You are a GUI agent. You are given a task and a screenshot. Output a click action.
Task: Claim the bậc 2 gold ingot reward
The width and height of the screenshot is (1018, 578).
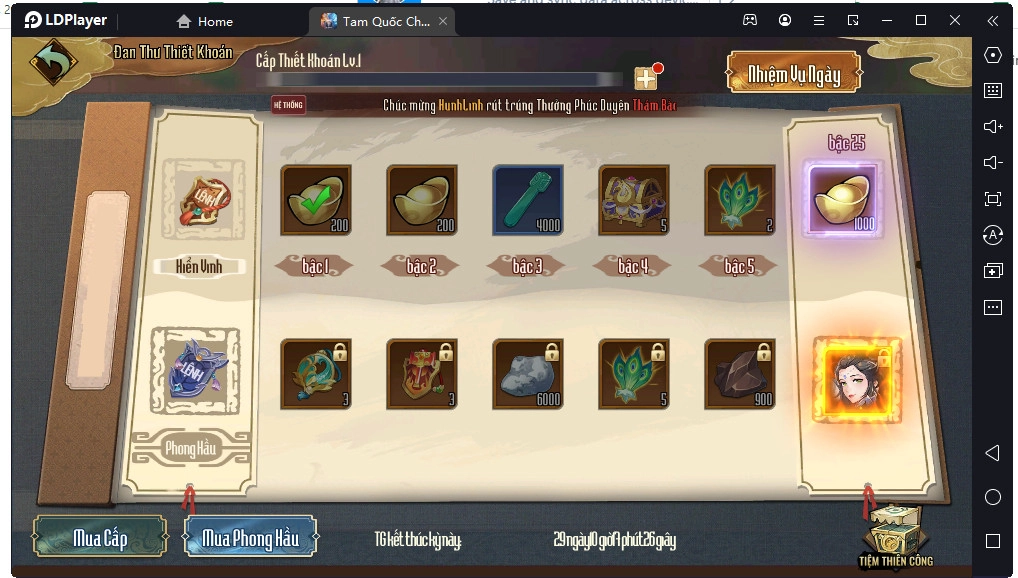click(x=422, y=200)
